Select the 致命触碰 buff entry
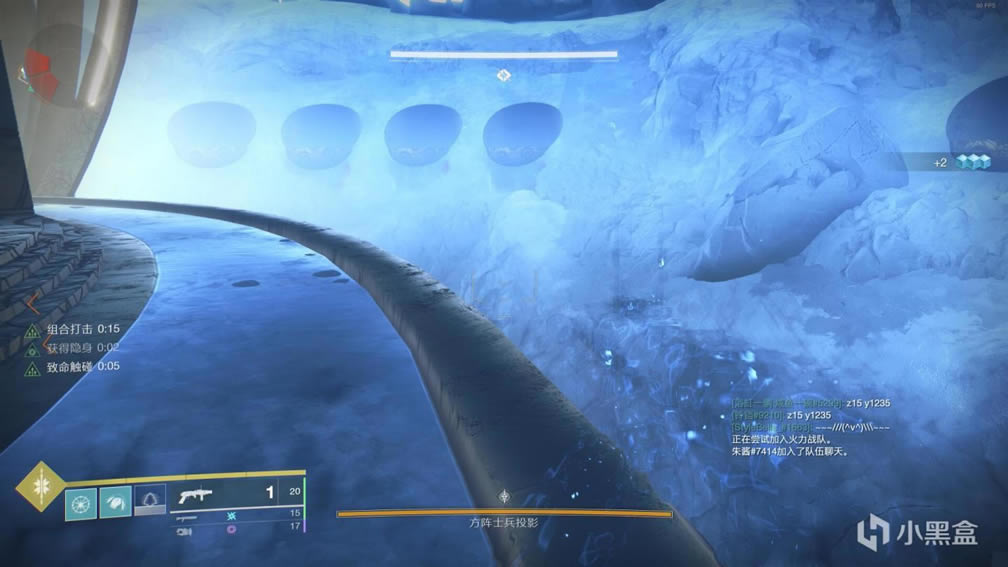The height and width of the screenshot is (567, 1008). [x=70, y=366]
